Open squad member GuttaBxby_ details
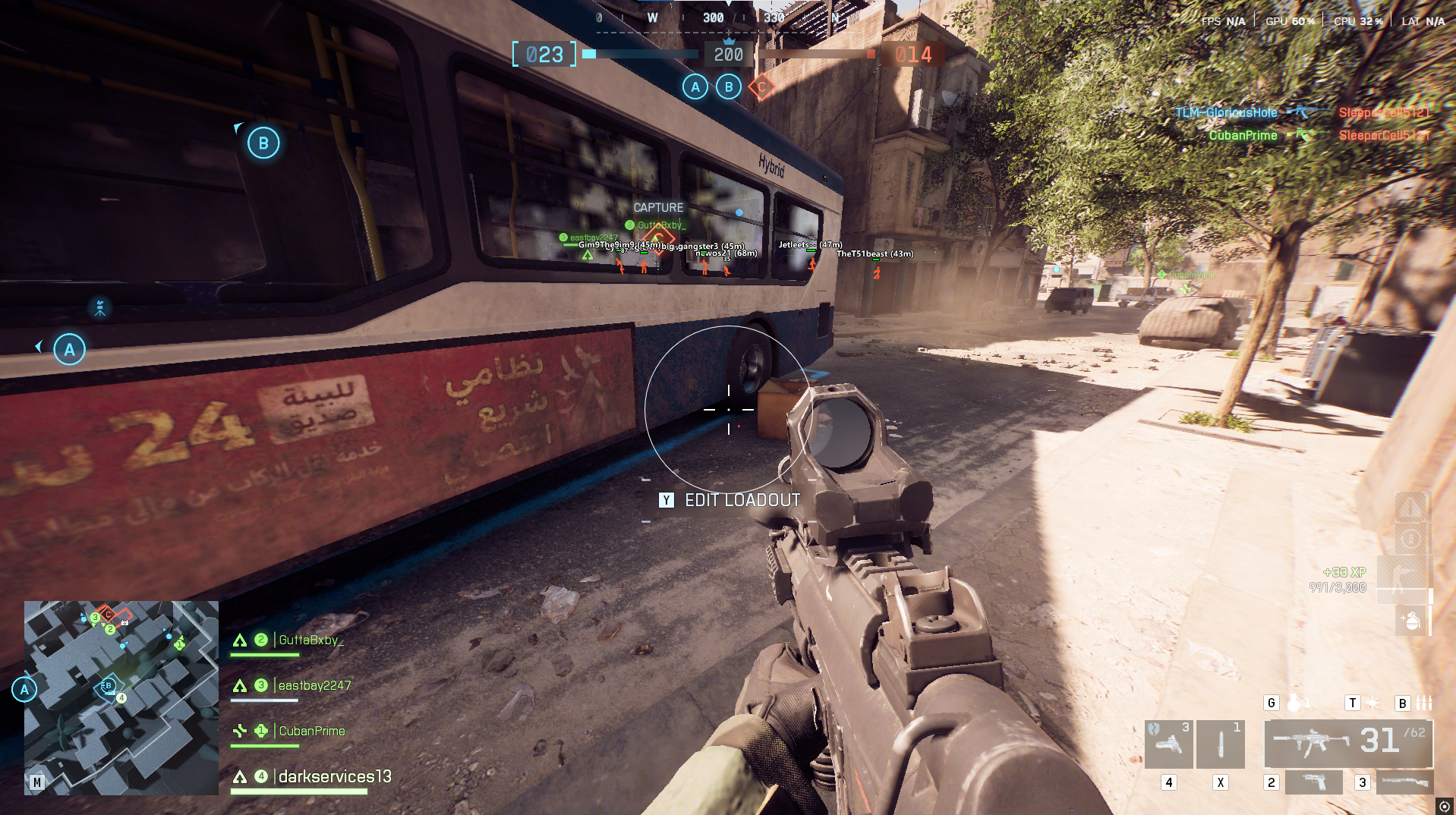Image resolution: width=1456 pixels, height=815 pixels. point(311,640)
